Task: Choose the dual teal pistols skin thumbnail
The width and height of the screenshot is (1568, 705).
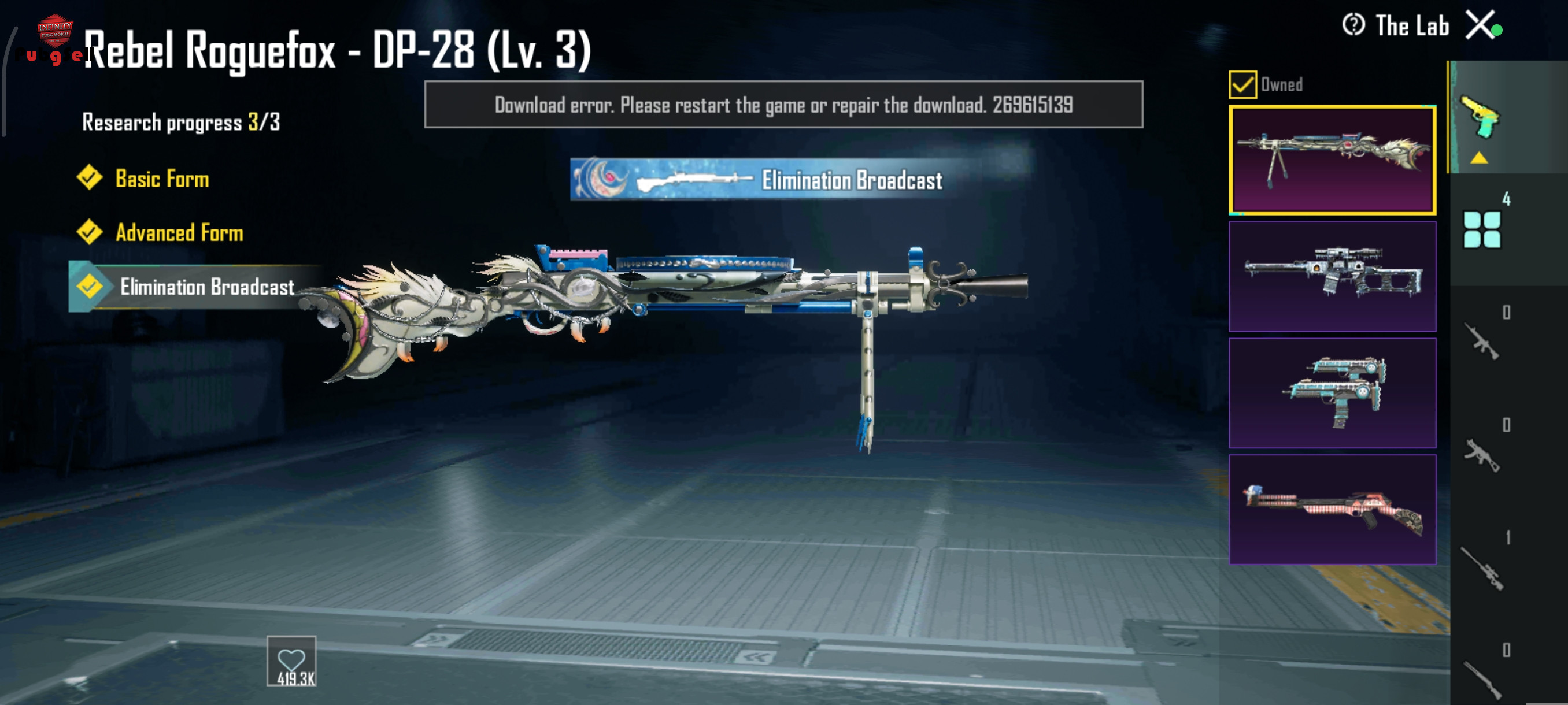Action: [x=1332, y=393]
